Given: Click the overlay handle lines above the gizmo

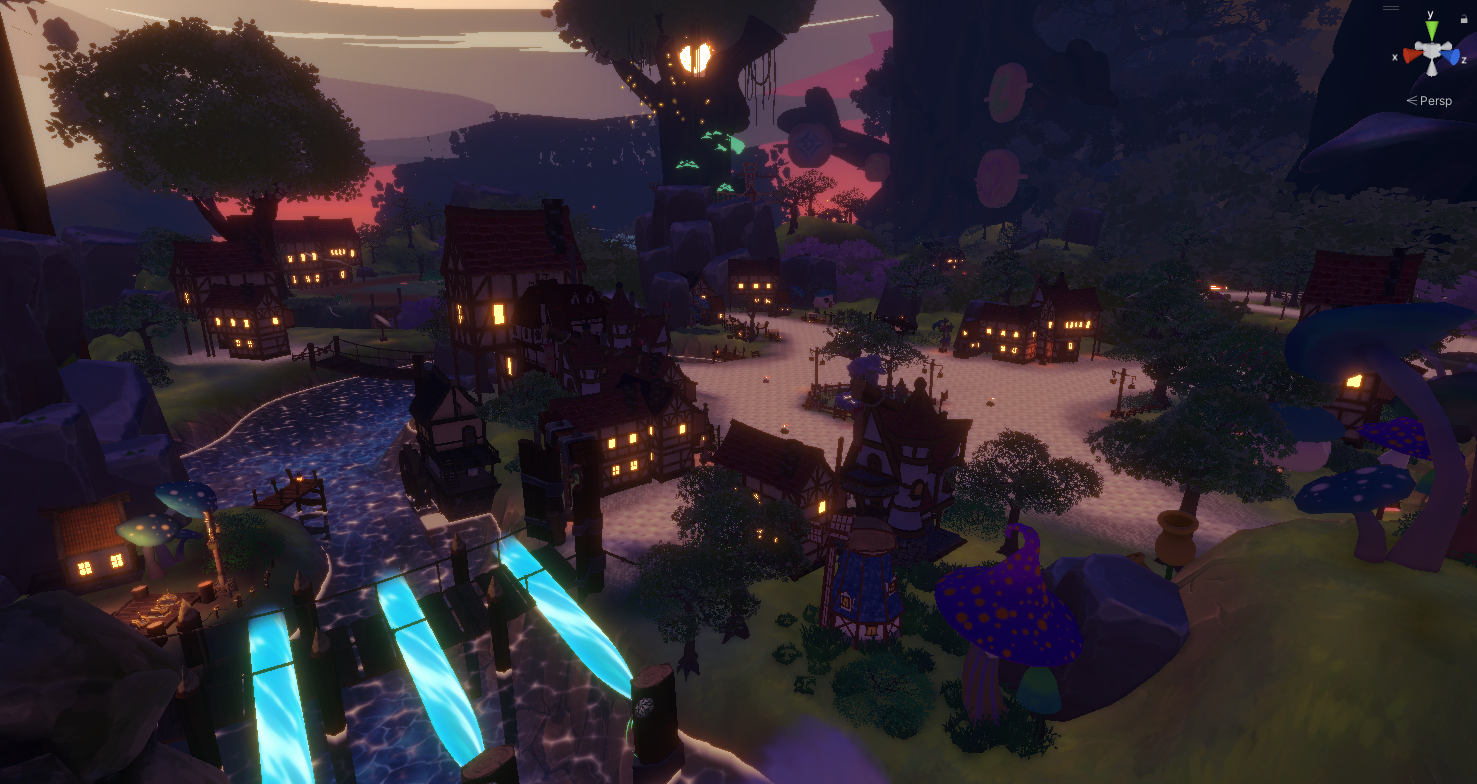Looking at the screenshot, I should pyautogui.click(x=1391, y=8).
